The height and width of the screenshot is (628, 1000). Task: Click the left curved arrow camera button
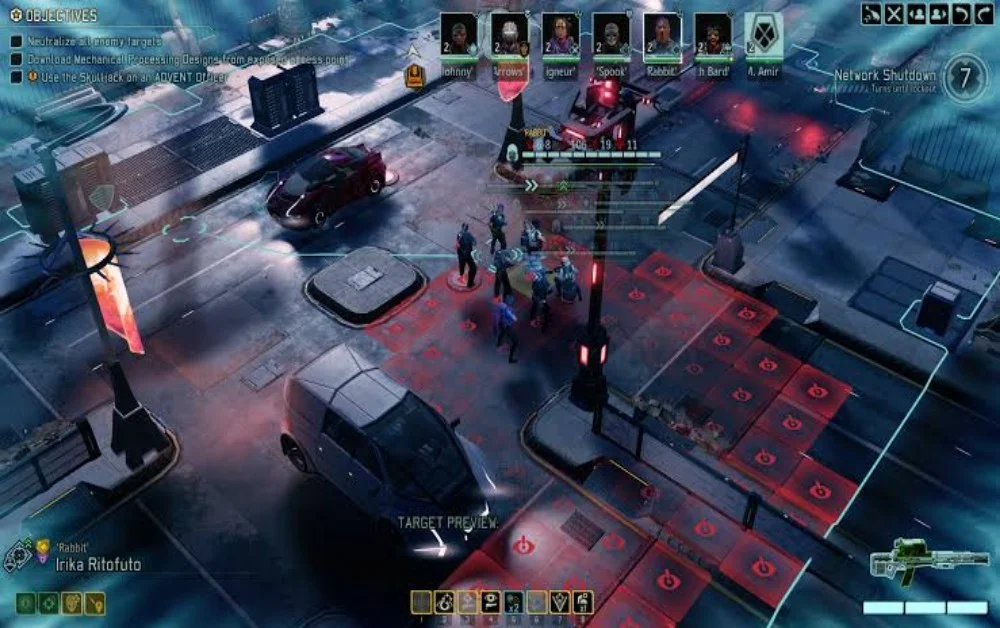(960, 14)
